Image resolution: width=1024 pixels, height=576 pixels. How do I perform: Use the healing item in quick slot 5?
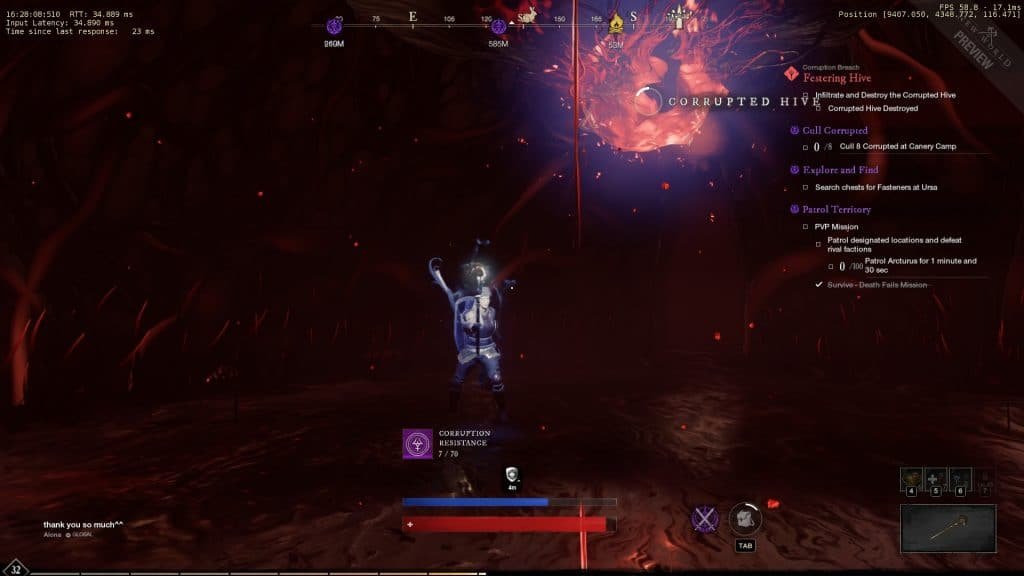pos(935,478)
